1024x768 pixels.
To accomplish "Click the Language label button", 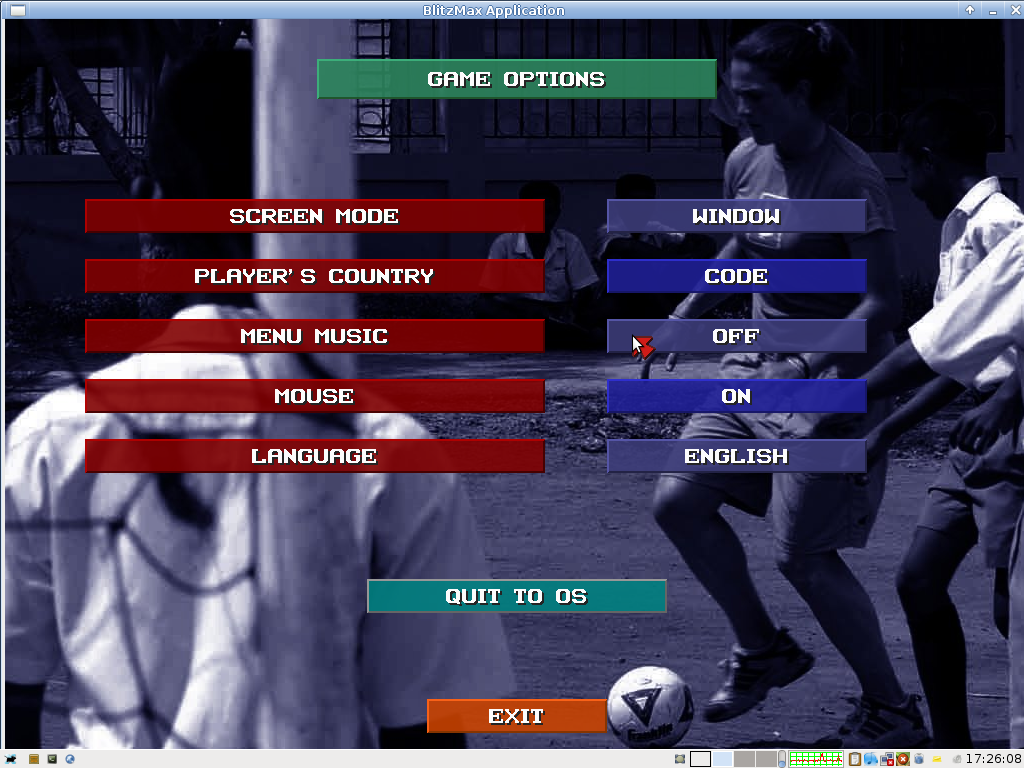I will [314, 456].
